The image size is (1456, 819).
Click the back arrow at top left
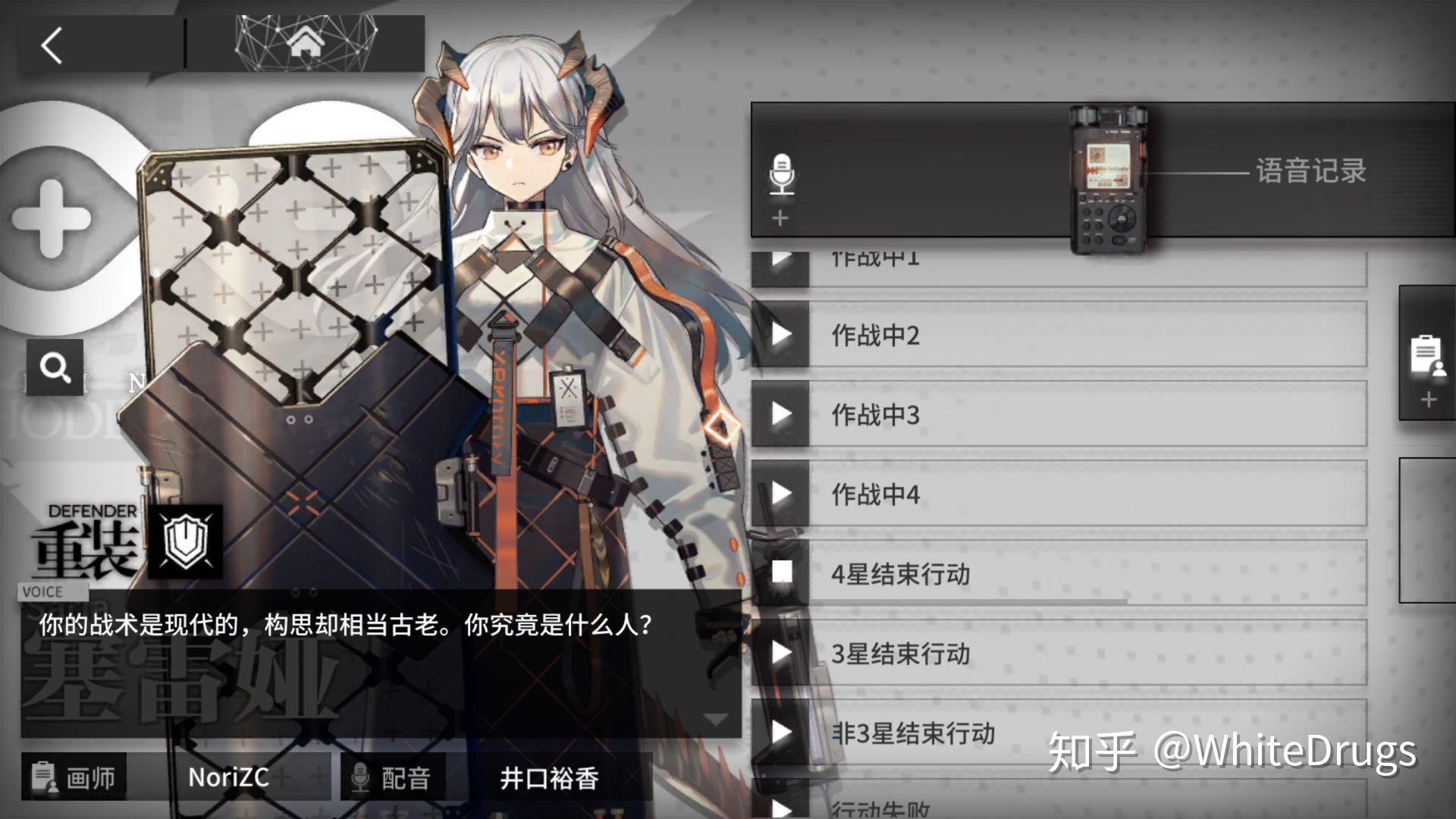[x=51, y=45]
